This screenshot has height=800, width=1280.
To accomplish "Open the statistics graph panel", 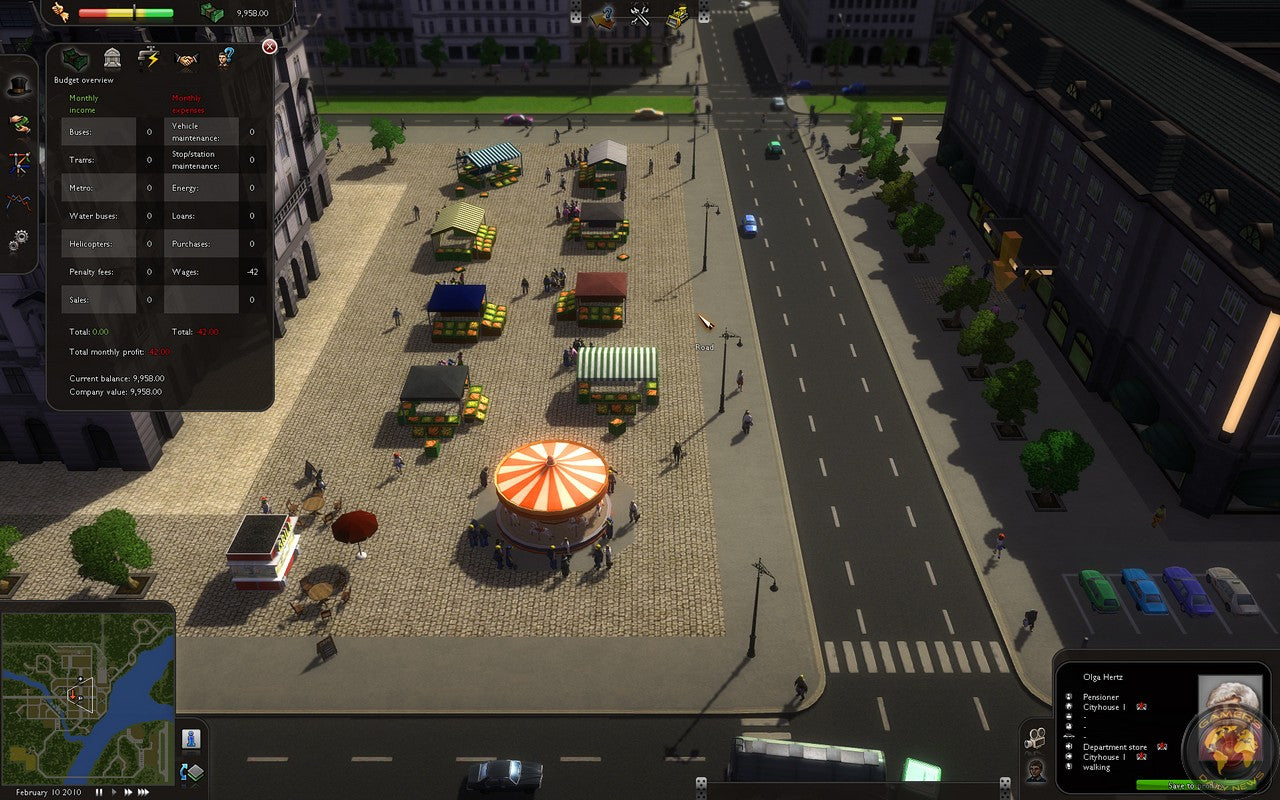I will click(x=16, y=198).
